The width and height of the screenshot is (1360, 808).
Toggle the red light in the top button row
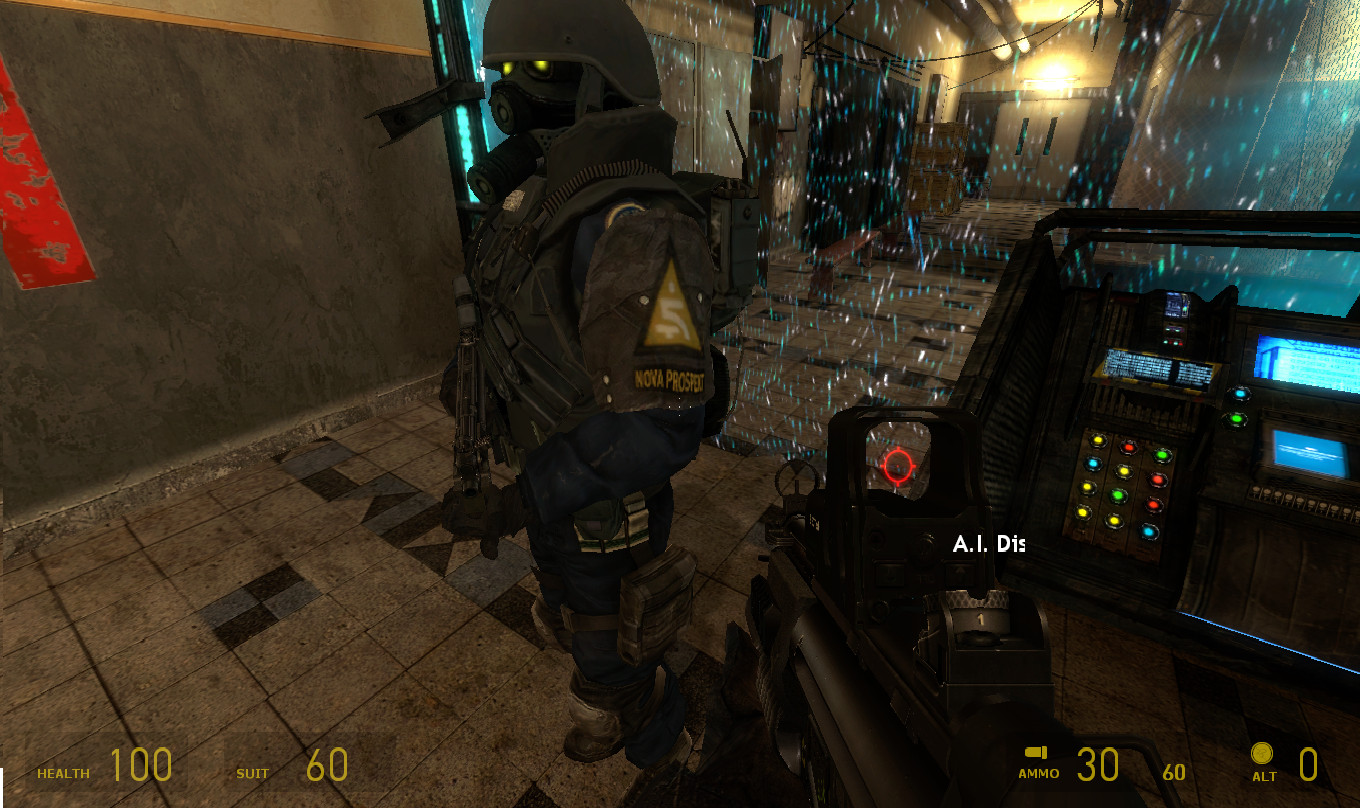[x=1127, y=447]
